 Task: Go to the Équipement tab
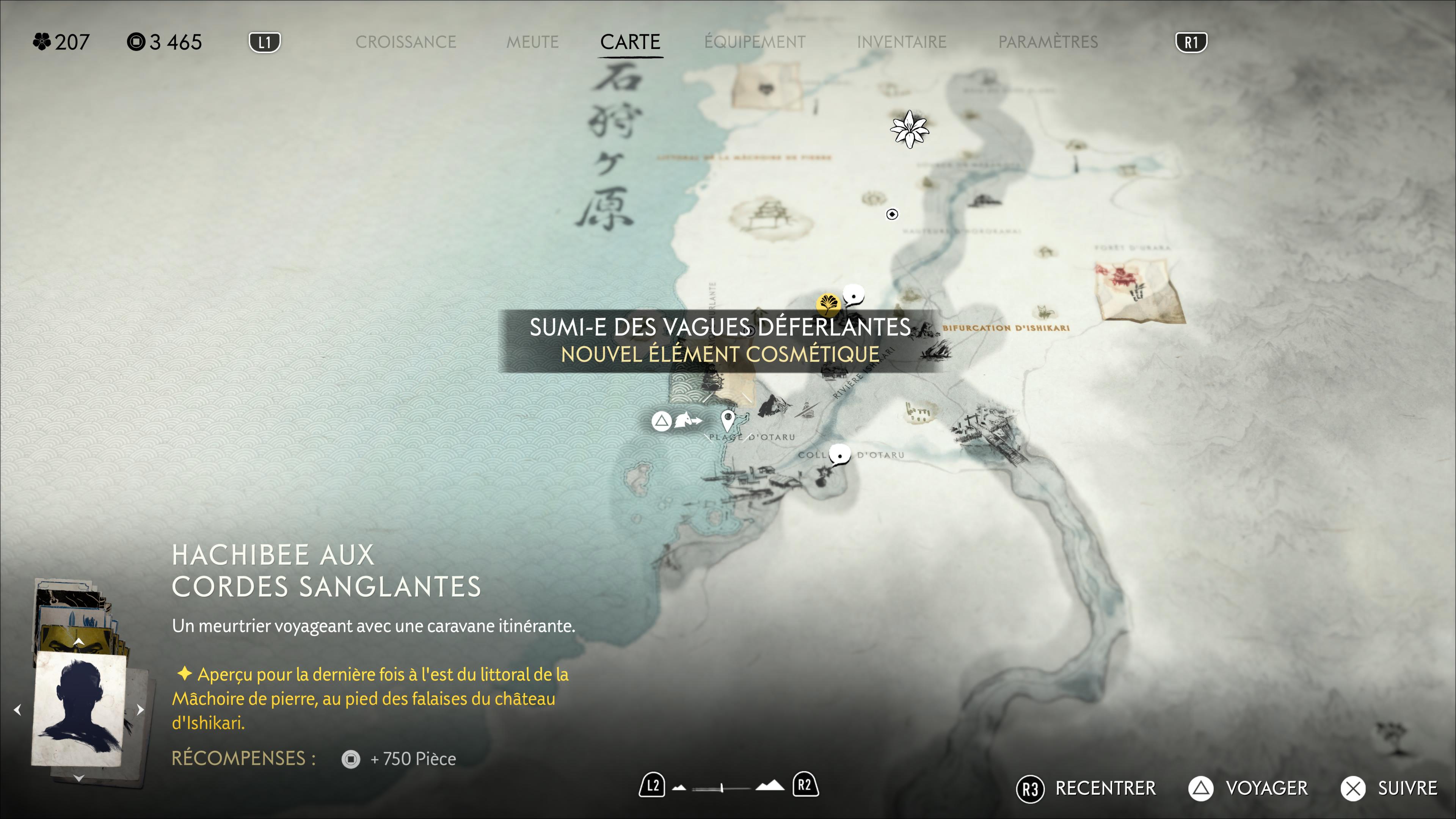pyautogui.click(x=755, y=42)
